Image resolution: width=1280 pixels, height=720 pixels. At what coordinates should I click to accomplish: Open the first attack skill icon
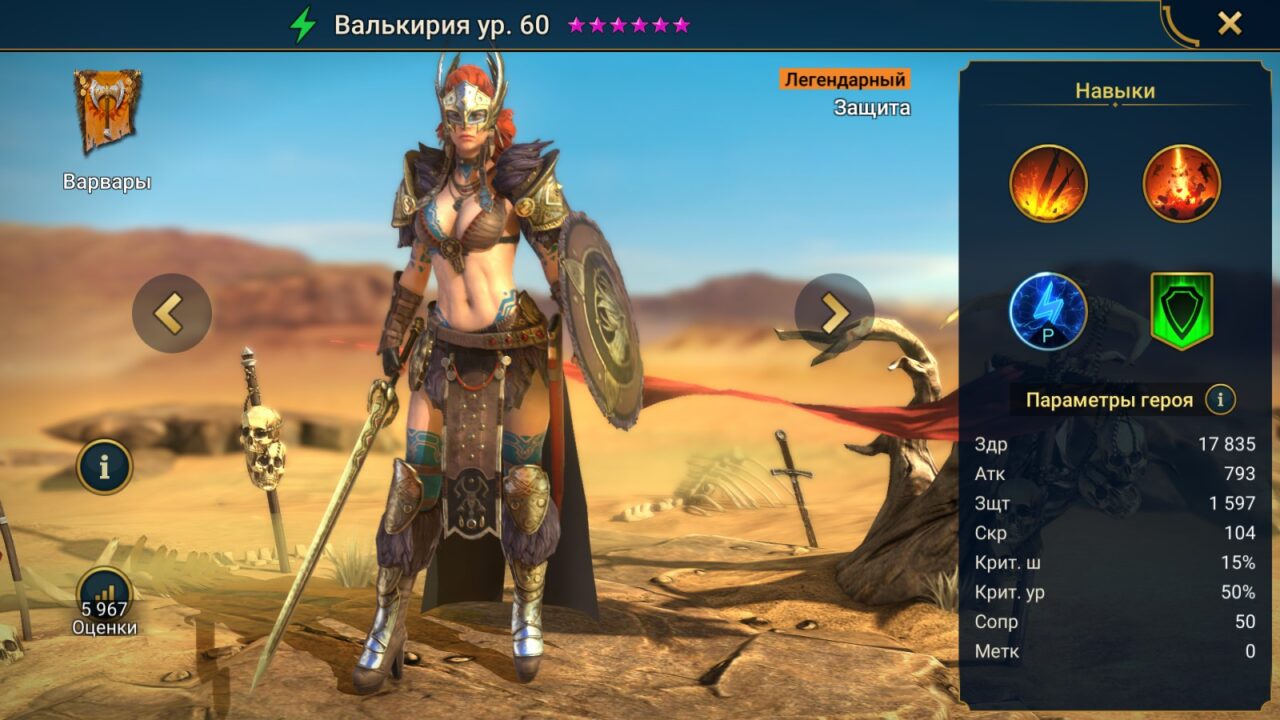[x=1050, y=181]
